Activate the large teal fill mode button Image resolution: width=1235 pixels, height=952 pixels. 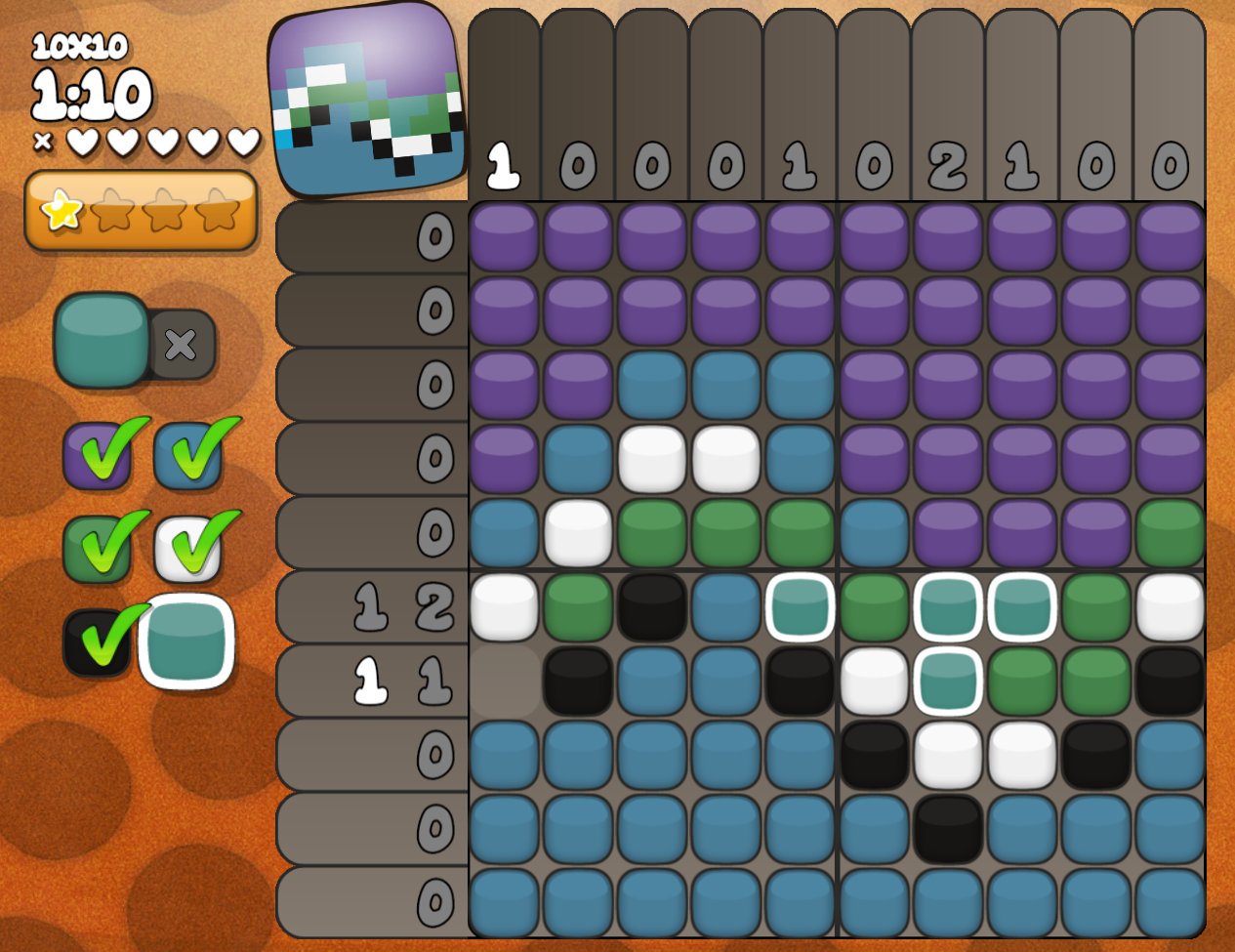pos(102,340)
